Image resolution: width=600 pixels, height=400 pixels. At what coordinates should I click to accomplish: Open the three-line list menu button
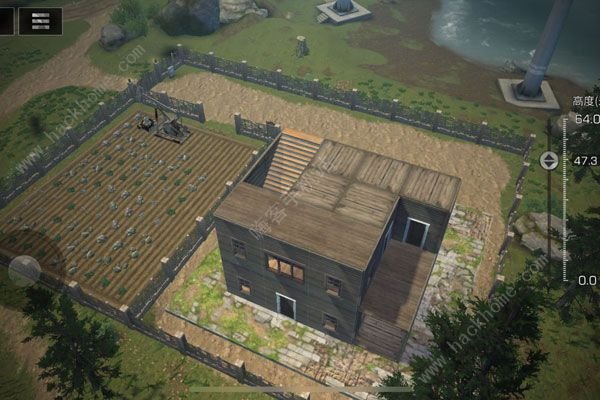40,20
